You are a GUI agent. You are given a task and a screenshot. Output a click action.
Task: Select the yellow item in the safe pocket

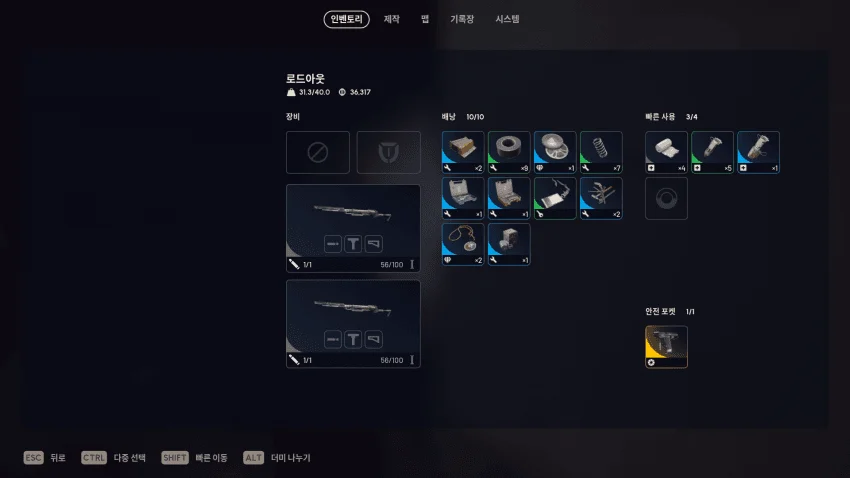pos(666,346)
